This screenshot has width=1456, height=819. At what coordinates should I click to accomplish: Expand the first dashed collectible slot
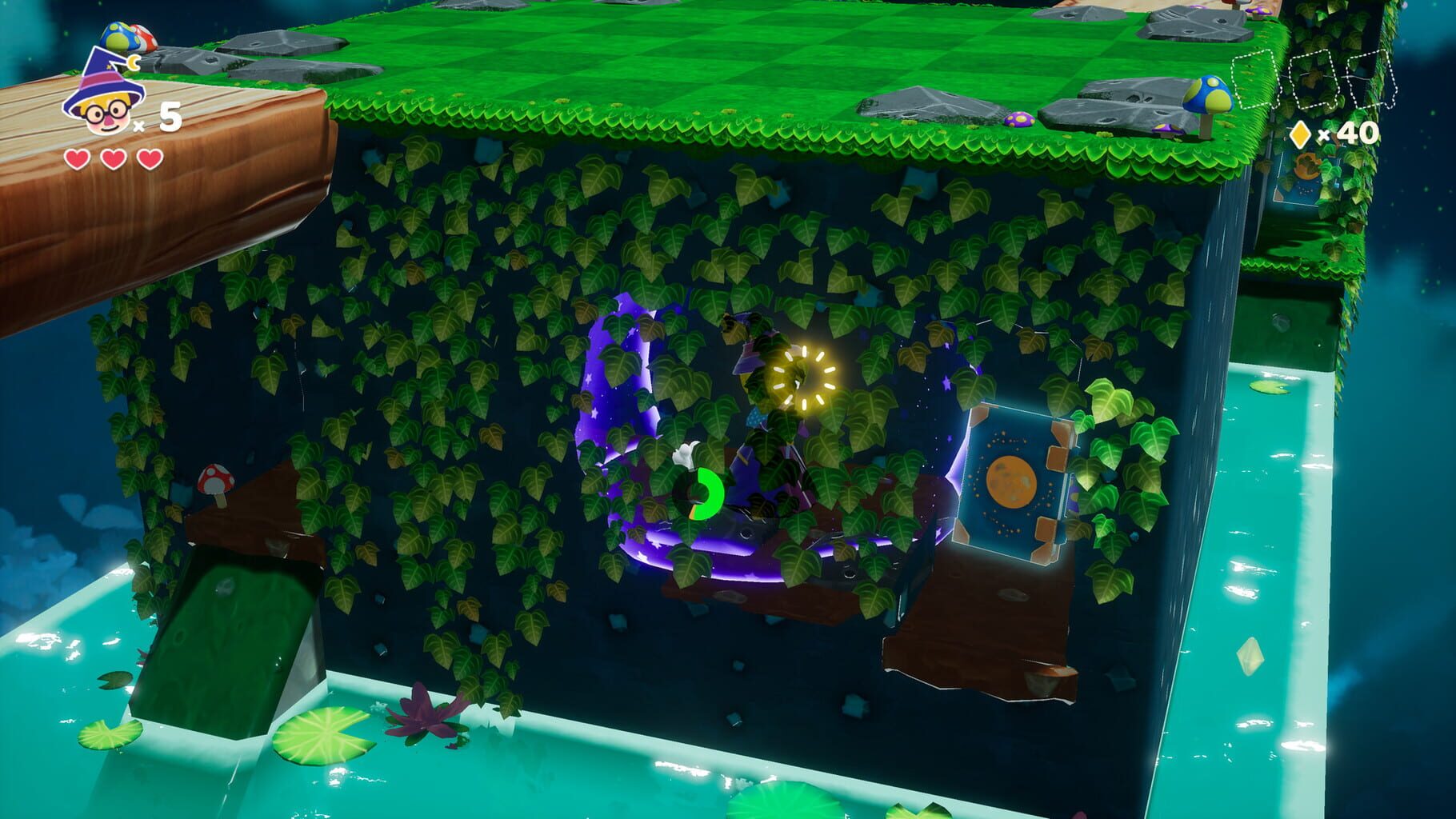tap(1253, 80)
